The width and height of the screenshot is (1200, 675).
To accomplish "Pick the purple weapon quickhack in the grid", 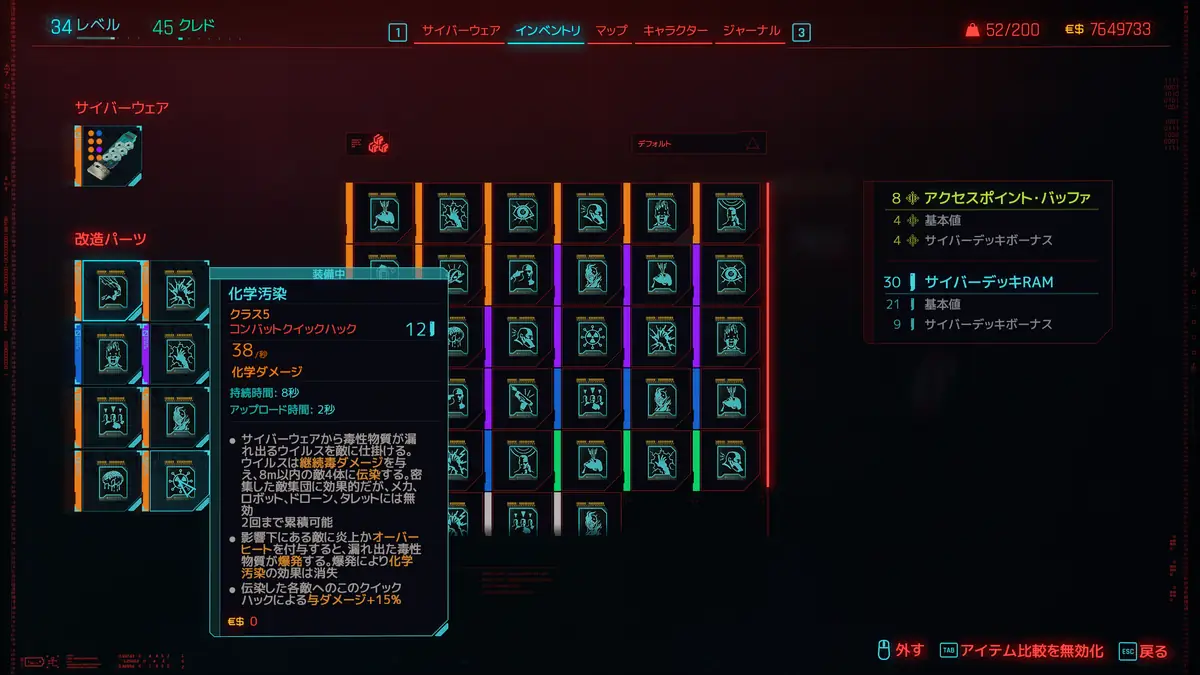I will [520, 399].
